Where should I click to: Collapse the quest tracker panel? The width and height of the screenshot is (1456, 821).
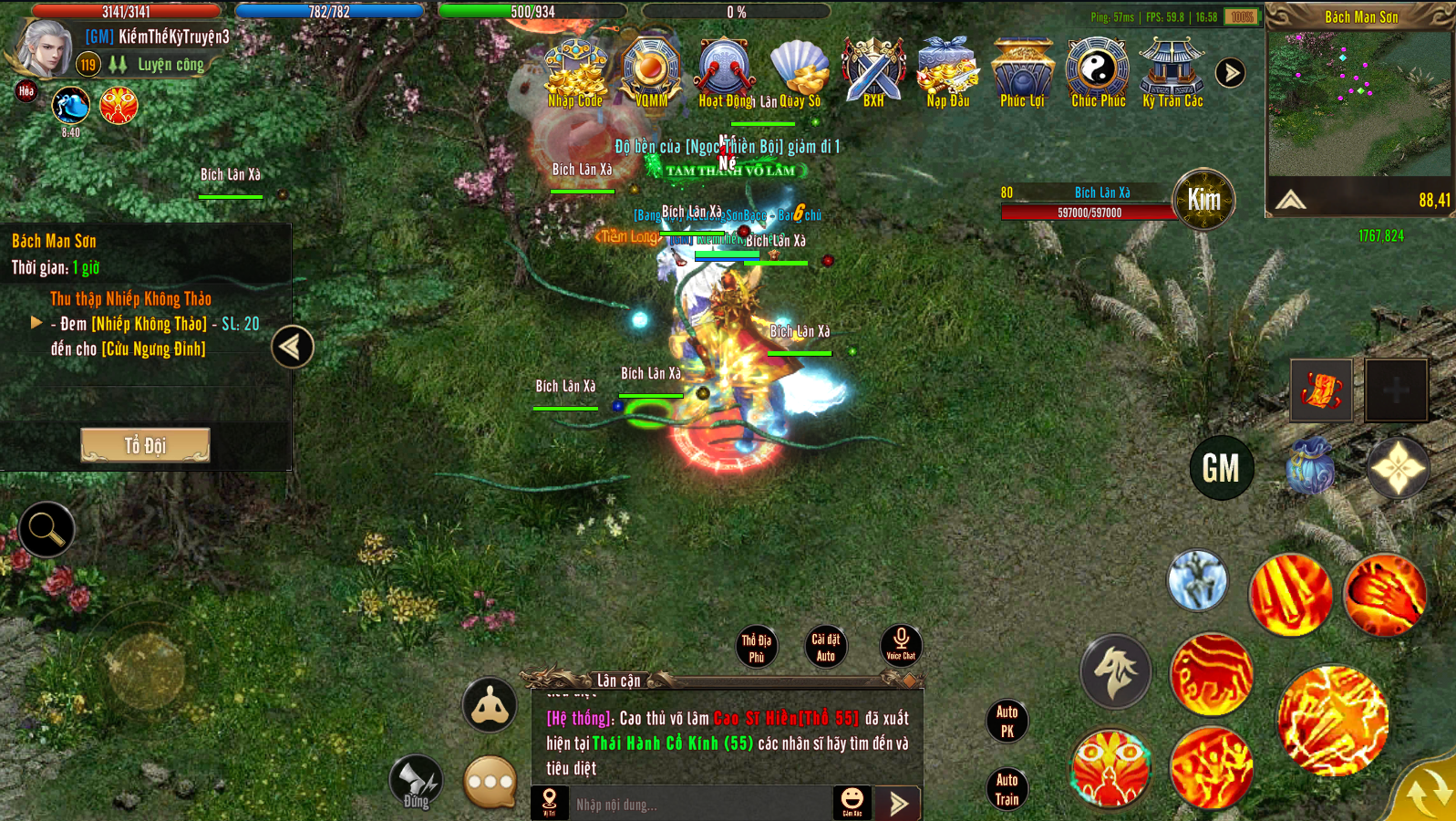pyautogui.click(x=292, y=347)
